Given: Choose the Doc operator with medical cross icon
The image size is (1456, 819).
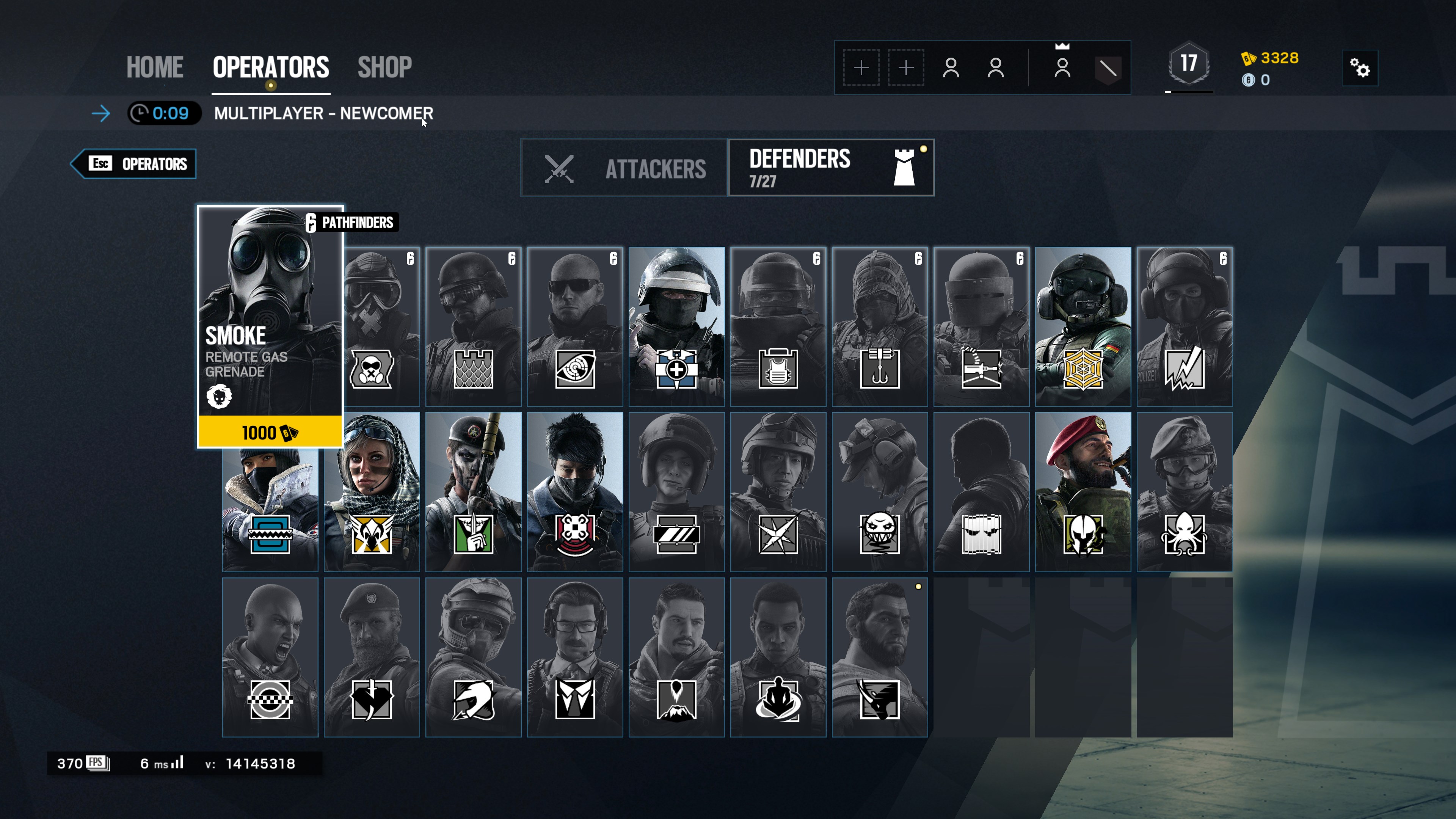Looking at the screenshot, I should coord(676,326).
